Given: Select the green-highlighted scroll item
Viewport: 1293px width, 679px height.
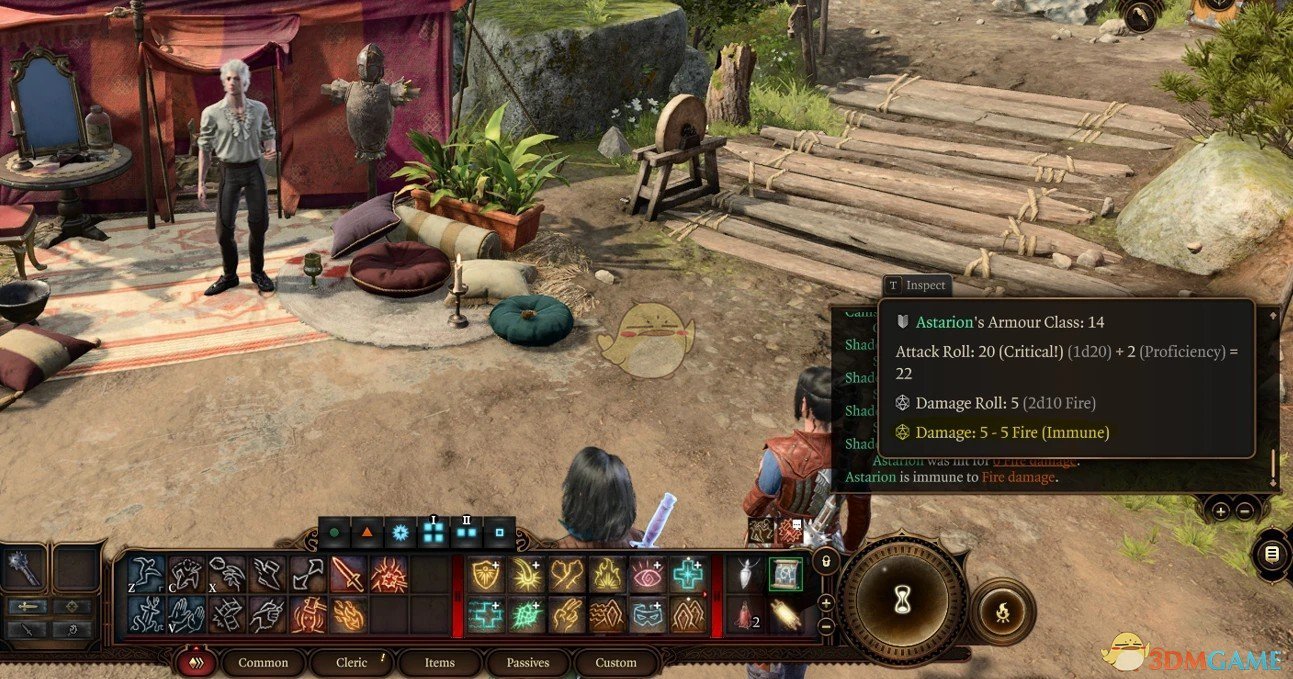Looking at the screenshot, I should [x=785, y=574].
